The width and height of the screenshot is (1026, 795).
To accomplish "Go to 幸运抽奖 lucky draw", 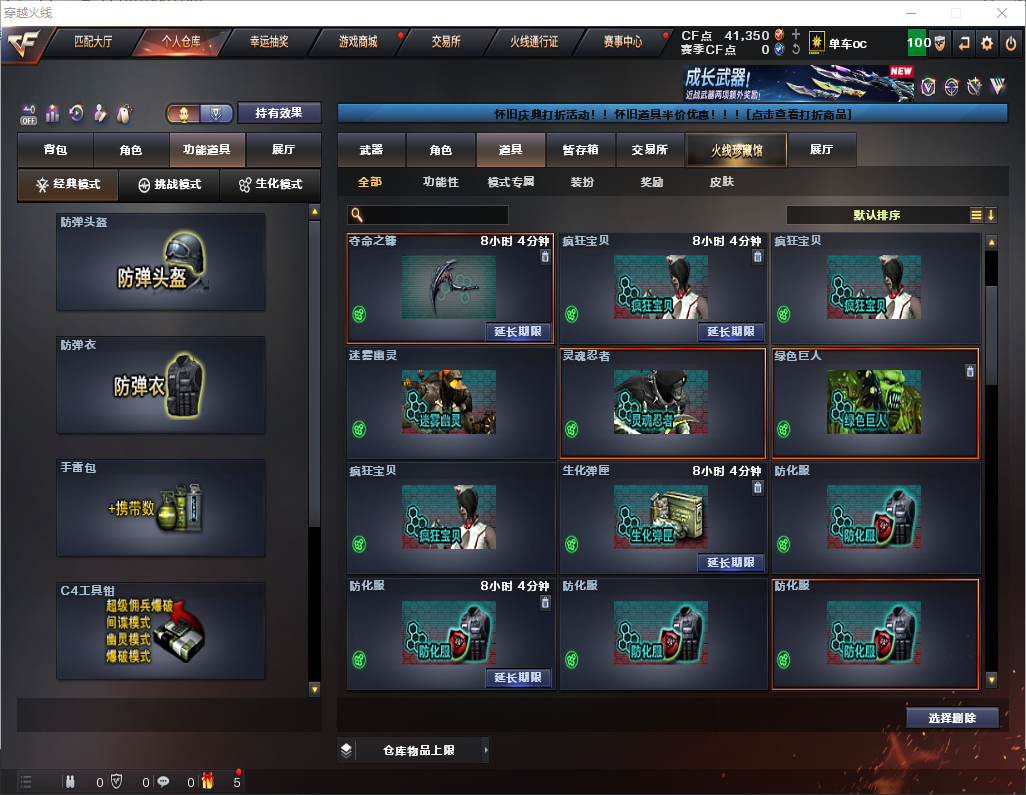I will tap(269, 42).
